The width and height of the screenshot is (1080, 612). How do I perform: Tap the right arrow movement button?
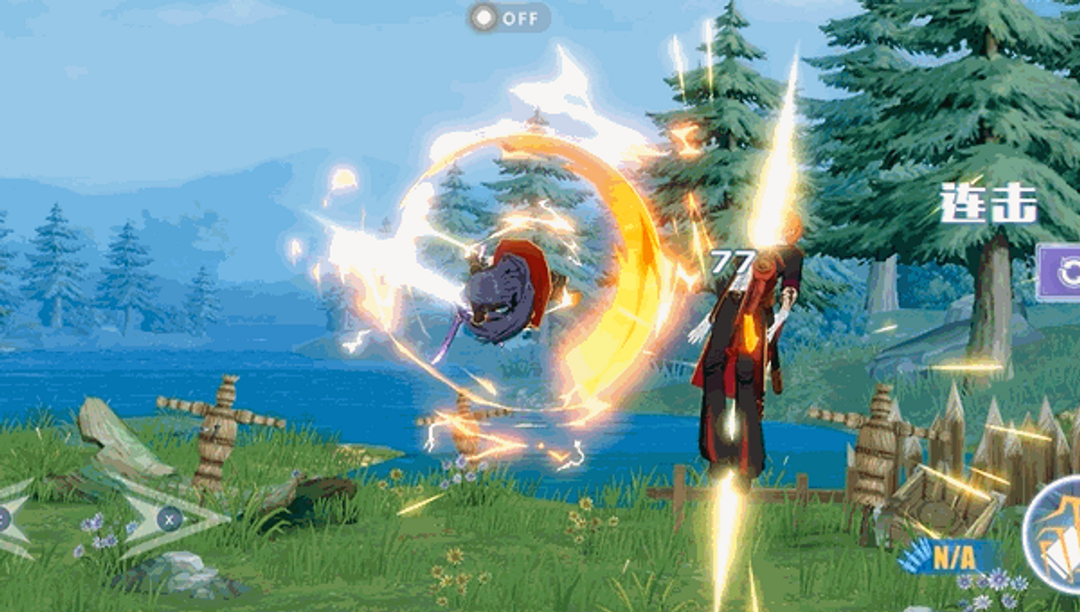coord(168,518)
